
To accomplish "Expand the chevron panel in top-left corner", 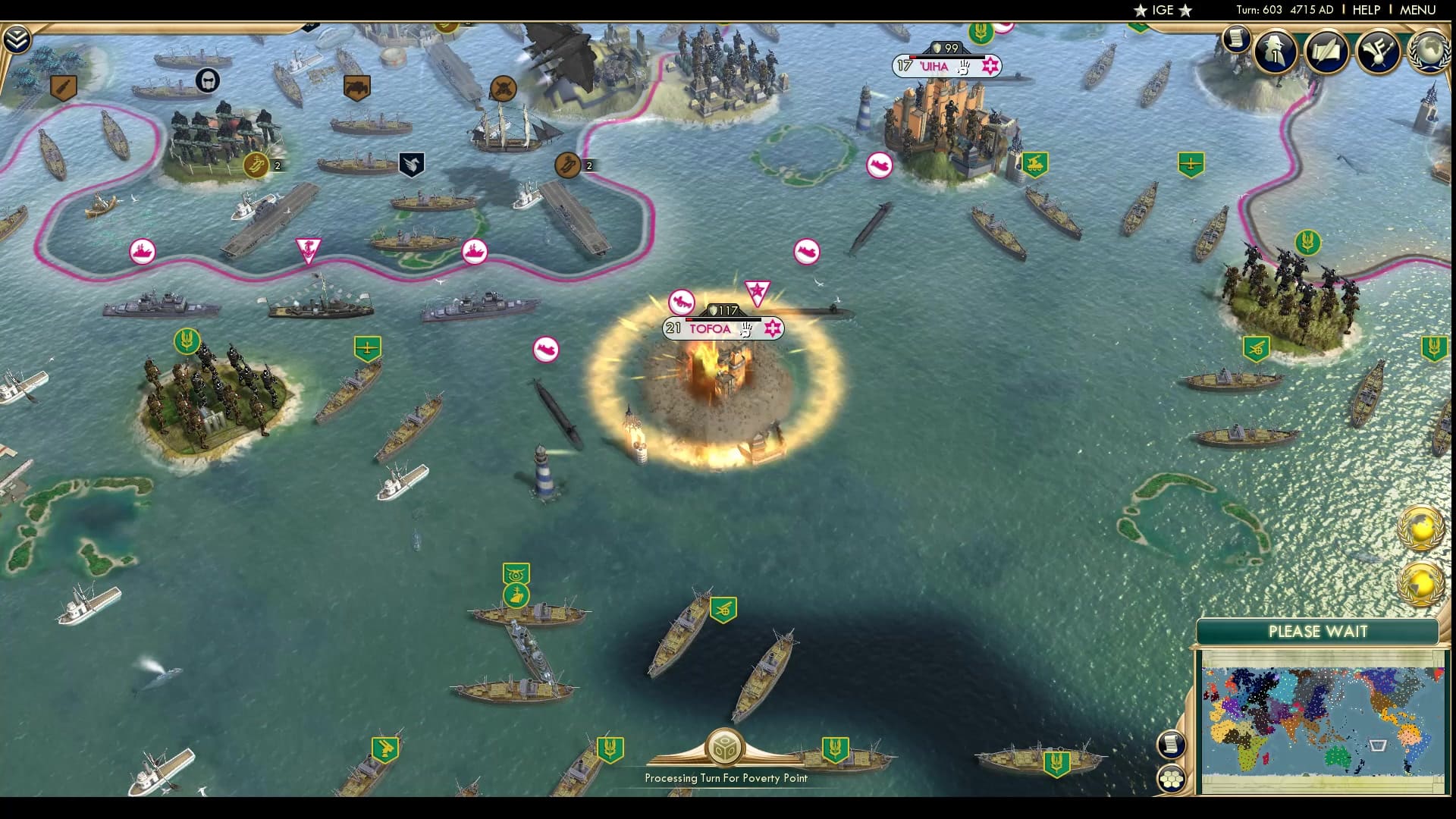I will click(x=16, y=39).
